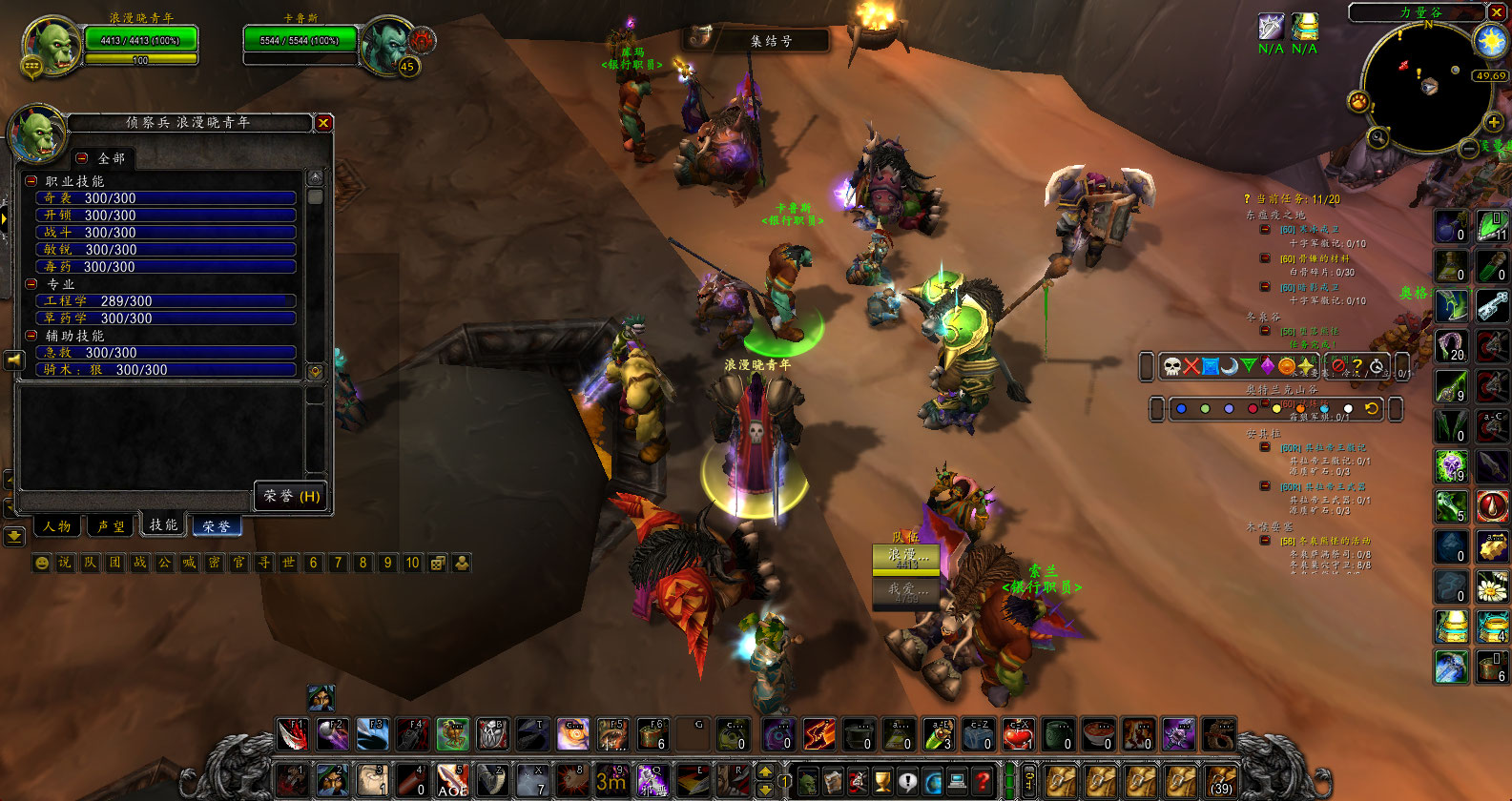Click the 荣誉 (H) button
The height and width of the screenshot is (801, 1512).
pyautogui.click(x=291, y=496)
